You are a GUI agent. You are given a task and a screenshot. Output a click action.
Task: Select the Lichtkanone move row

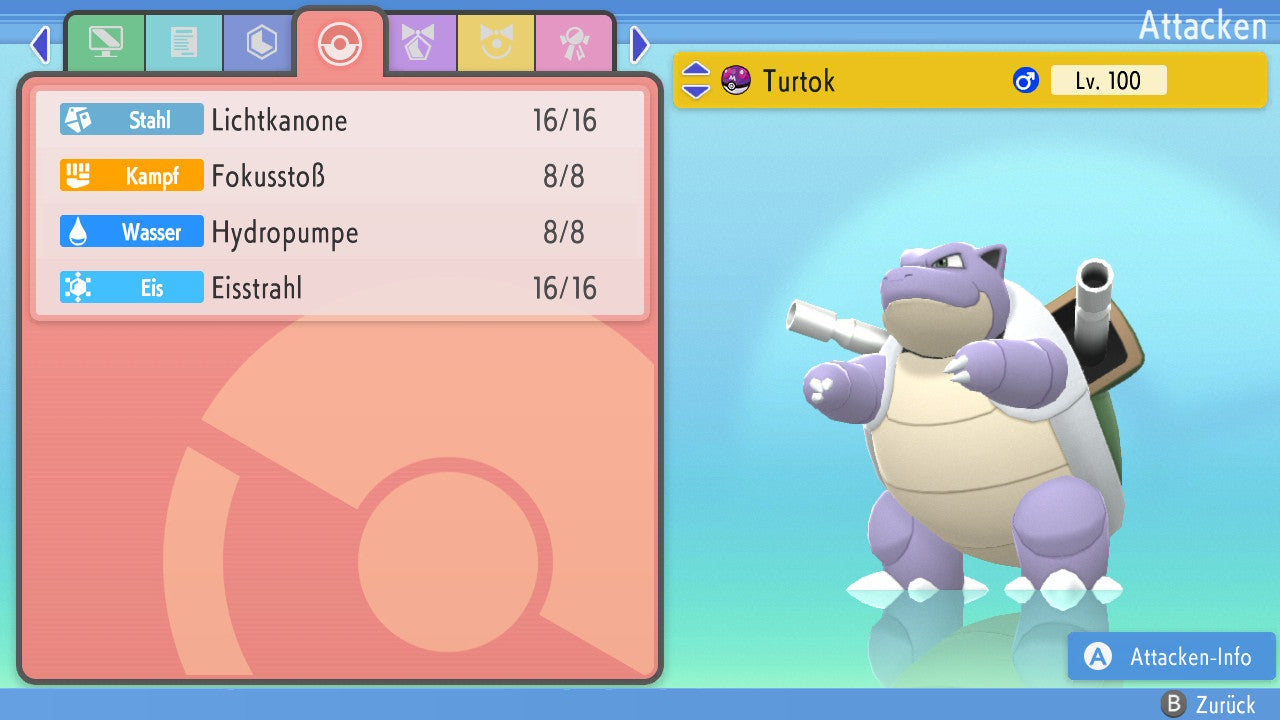tap(340, 120)
